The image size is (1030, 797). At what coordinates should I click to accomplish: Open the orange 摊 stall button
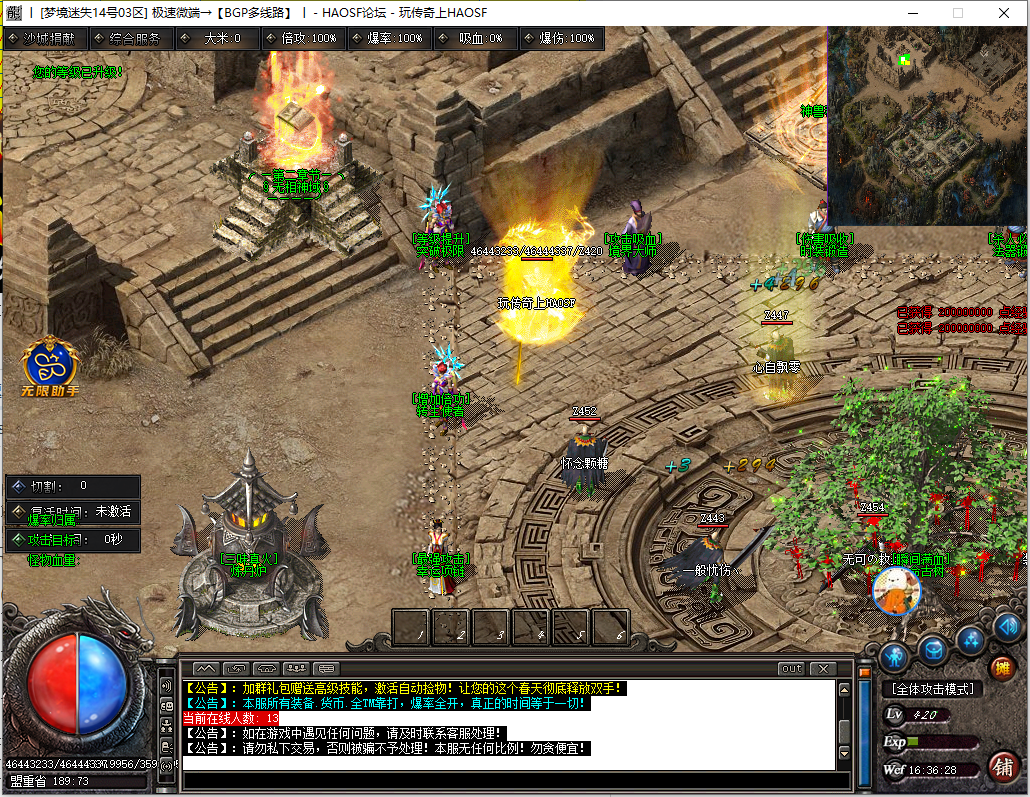tap(1001, 667)
